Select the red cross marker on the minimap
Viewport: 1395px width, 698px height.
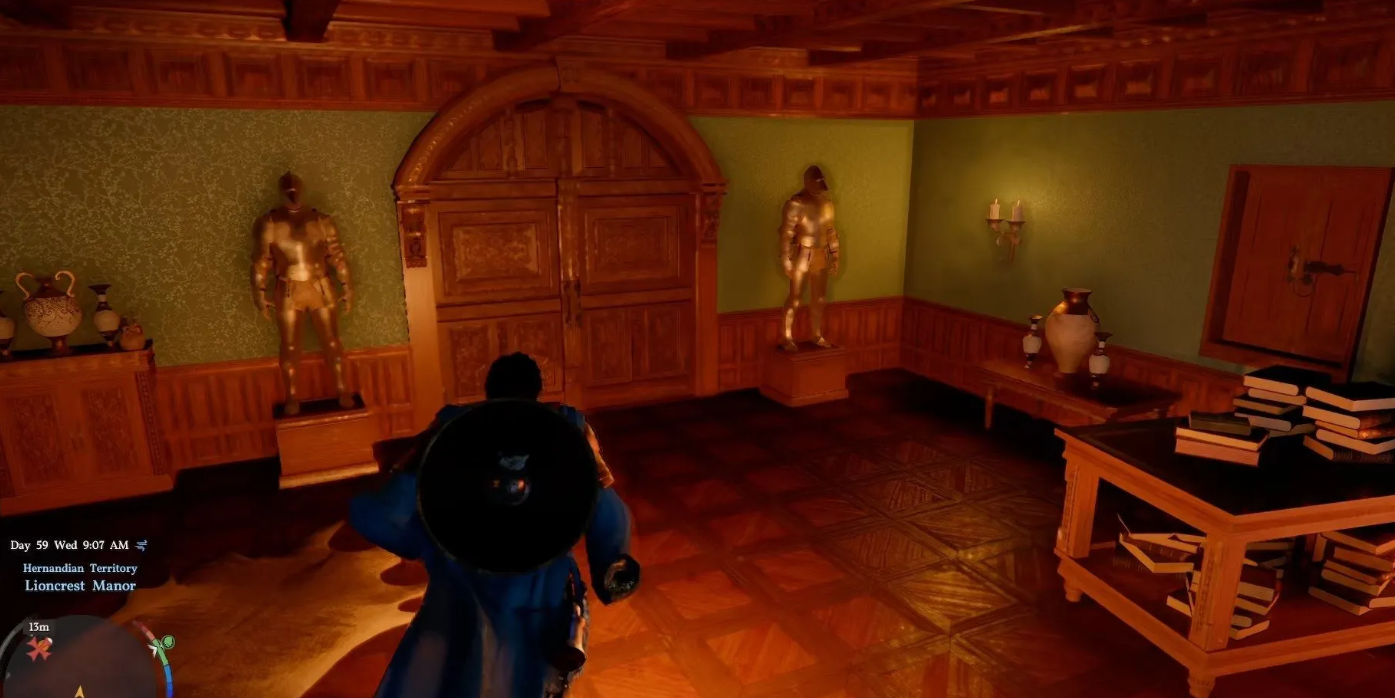(40, 651)
